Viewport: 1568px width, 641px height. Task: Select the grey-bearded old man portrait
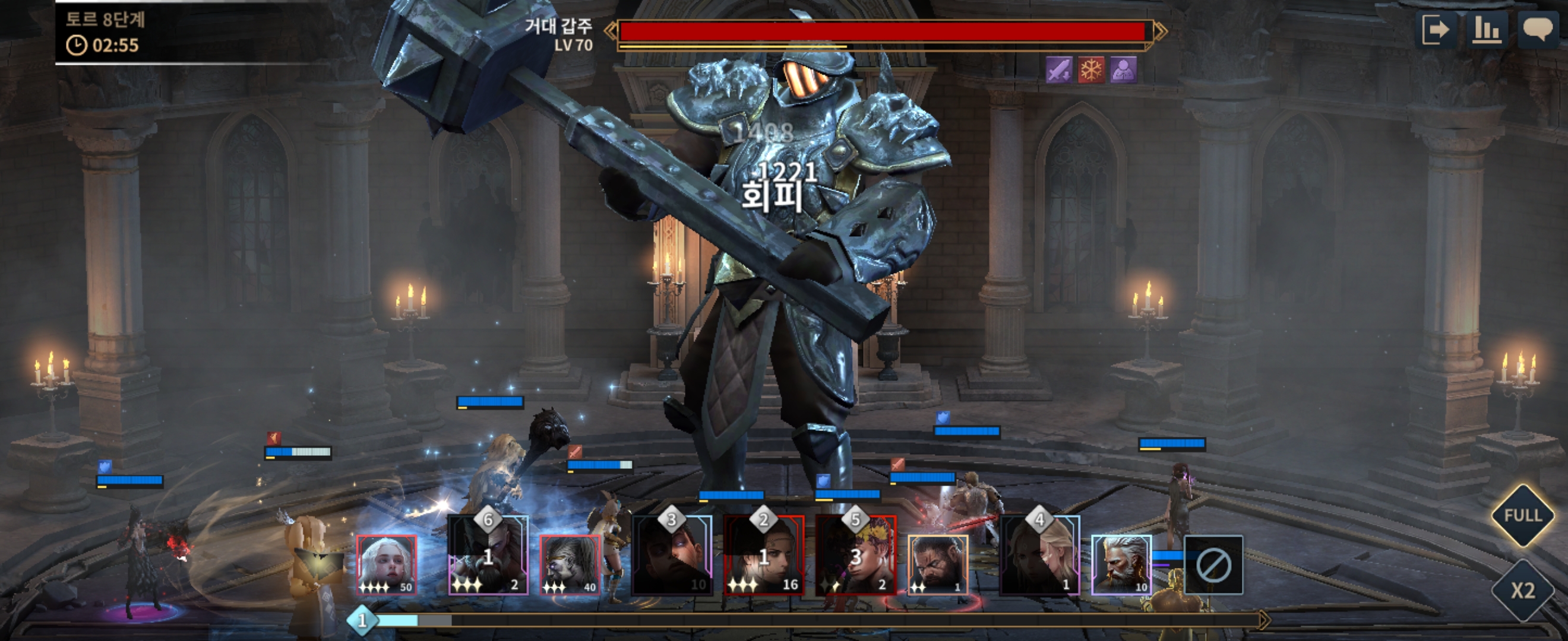pos(1121,564)
